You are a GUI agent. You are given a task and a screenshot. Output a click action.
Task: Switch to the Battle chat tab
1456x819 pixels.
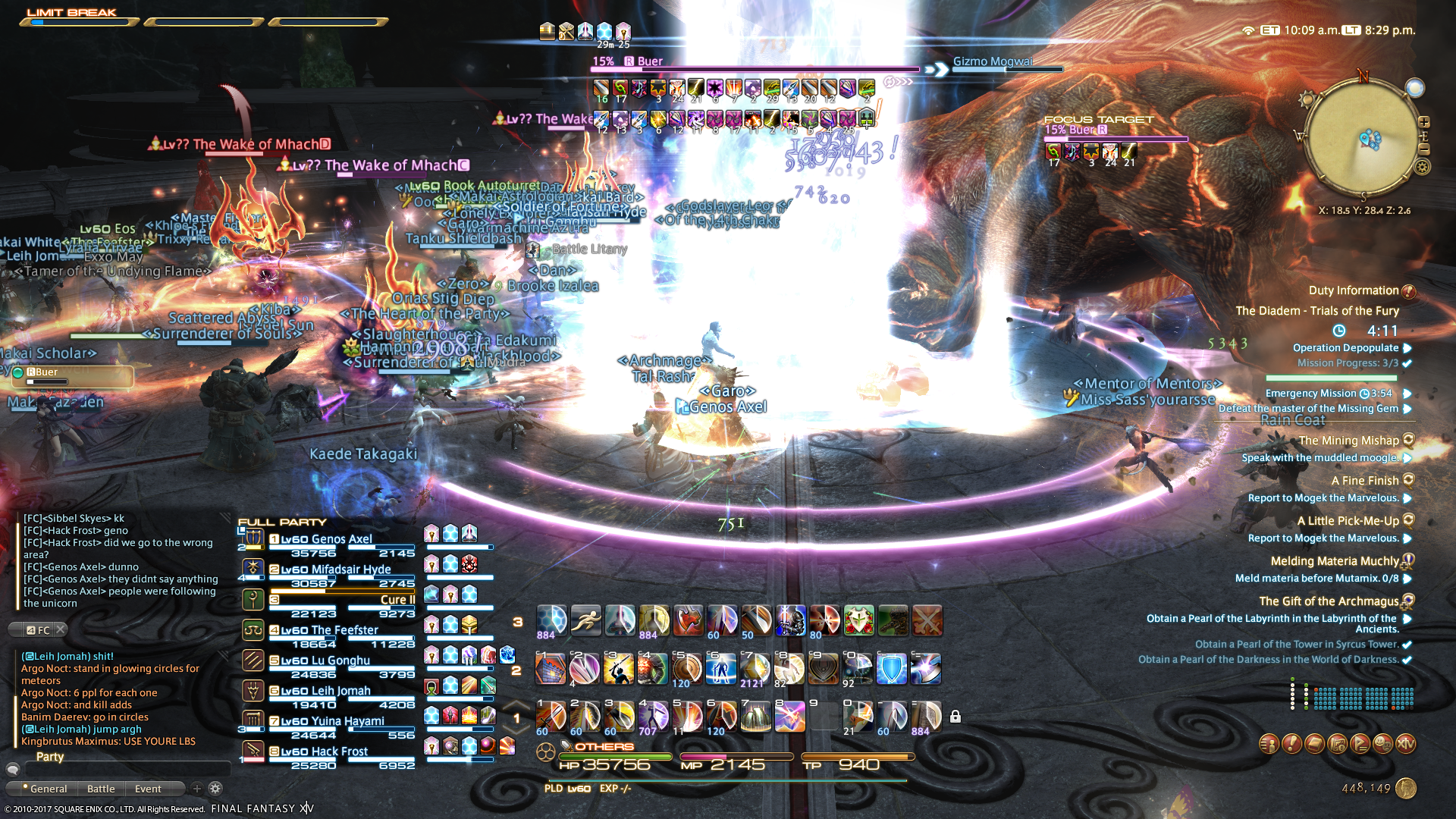[101, 789]
